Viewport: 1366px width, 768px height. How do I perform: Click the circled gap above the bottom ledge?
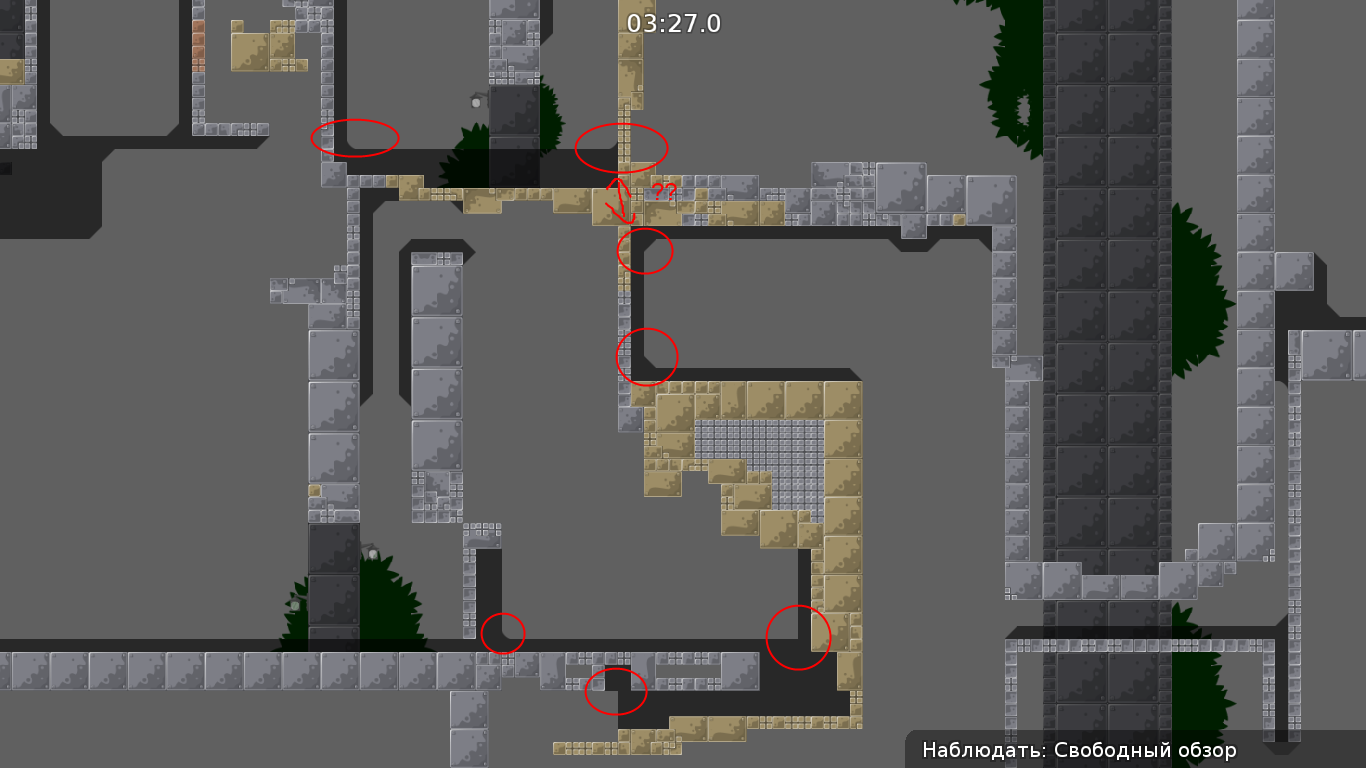(x=615, y=693)
